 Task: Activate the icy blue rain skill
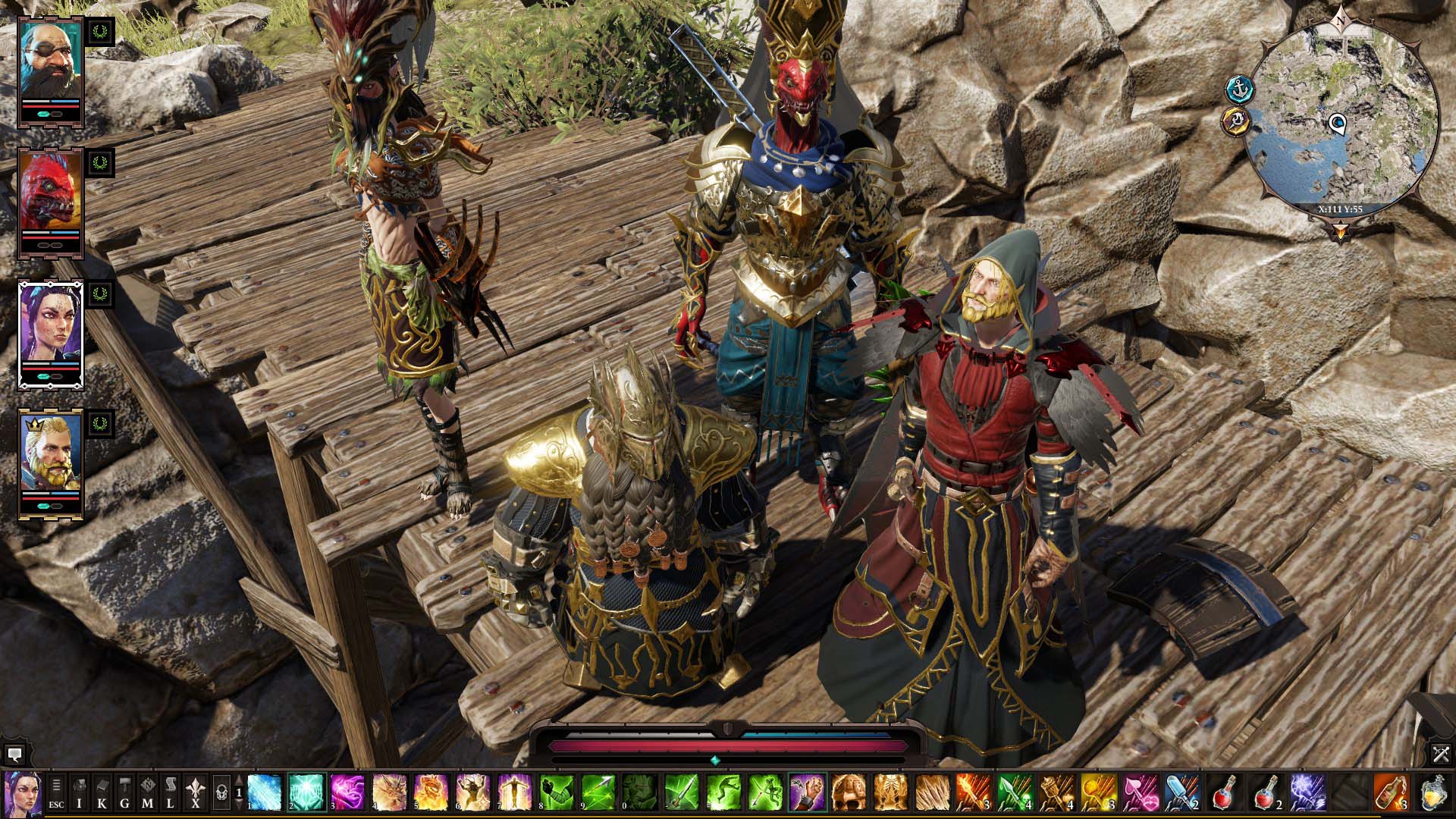coord(265,792)
